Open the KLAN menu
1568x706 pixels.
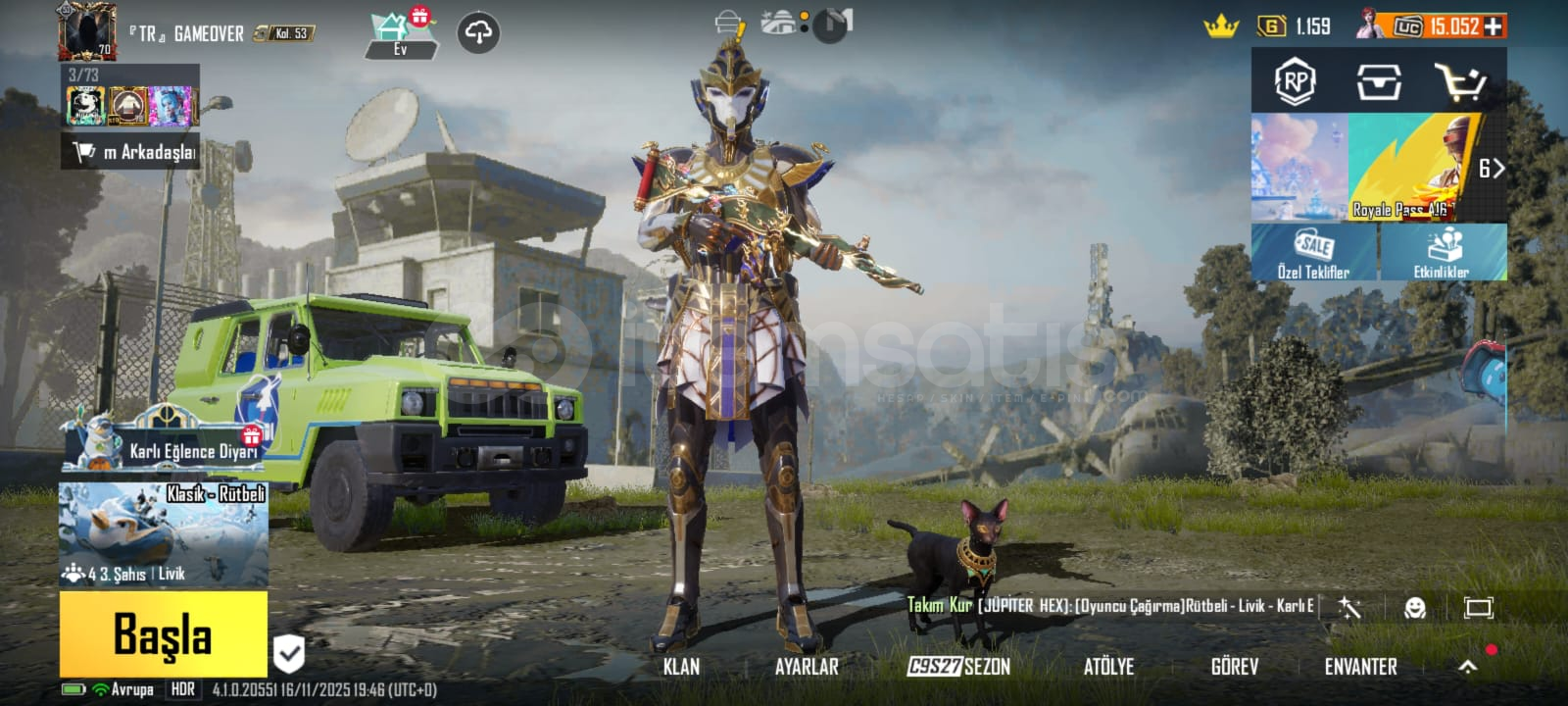[681, 667]
